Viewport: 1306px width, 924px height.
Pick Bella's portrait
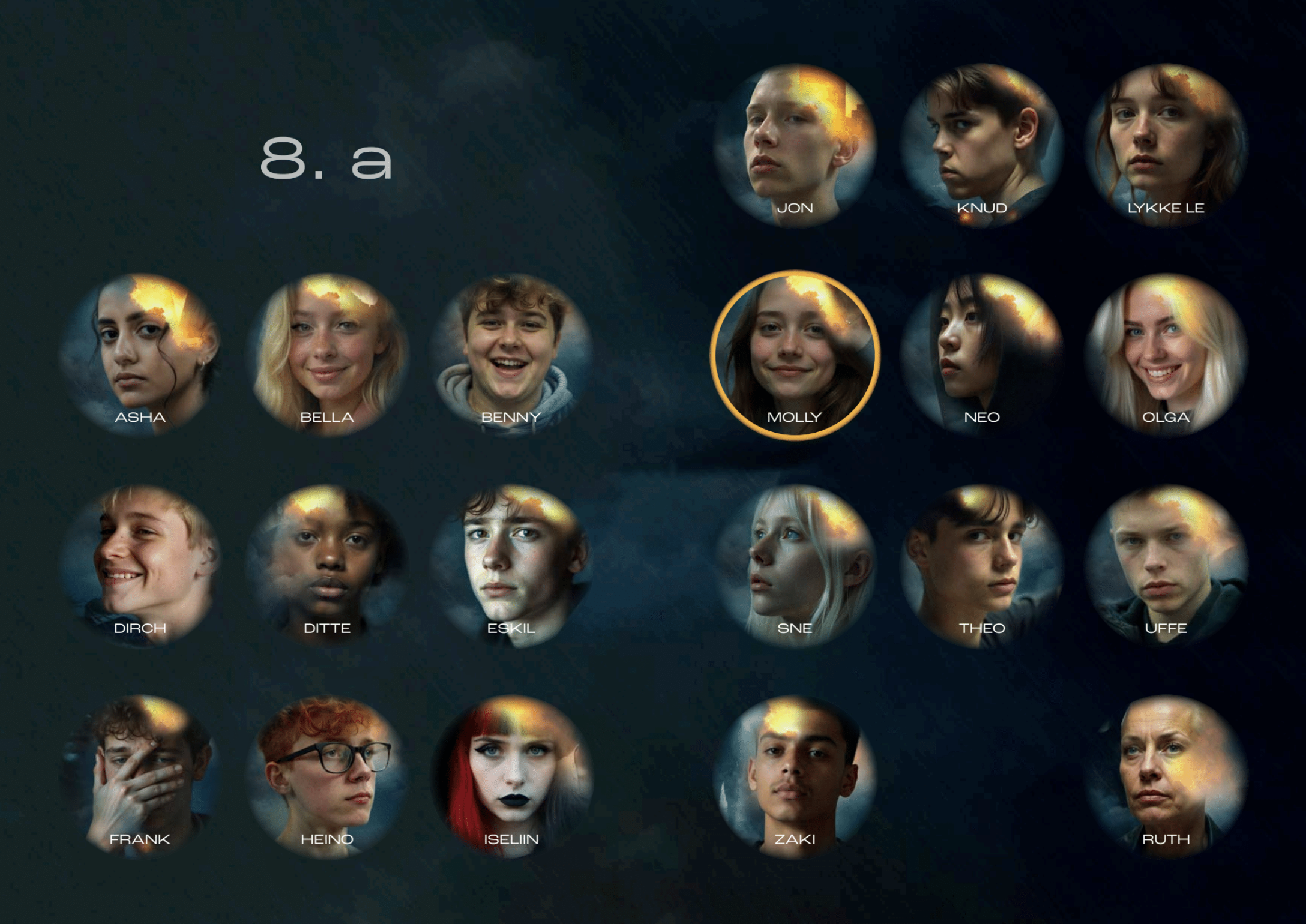[x=327, y=355]
